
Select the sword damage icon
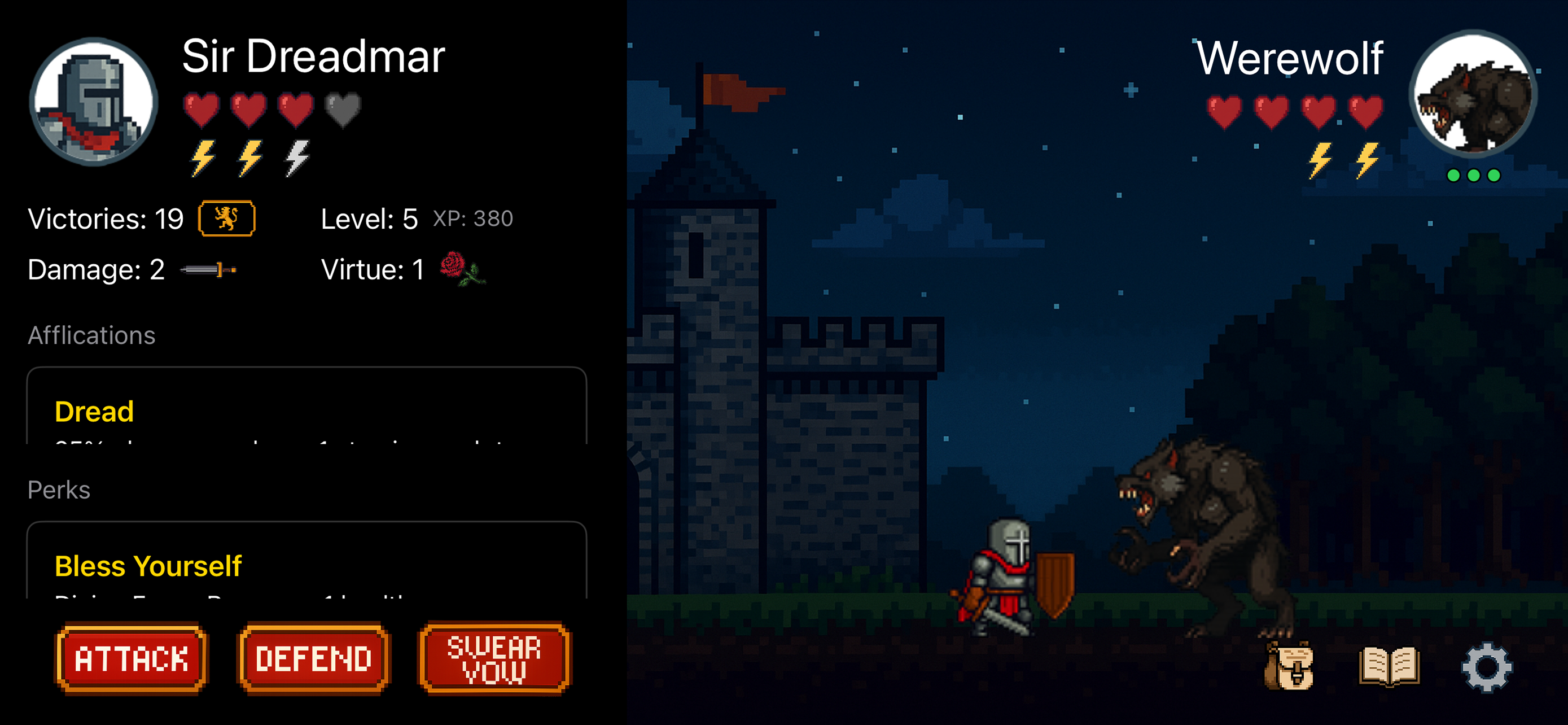click(x=207, y=270)
